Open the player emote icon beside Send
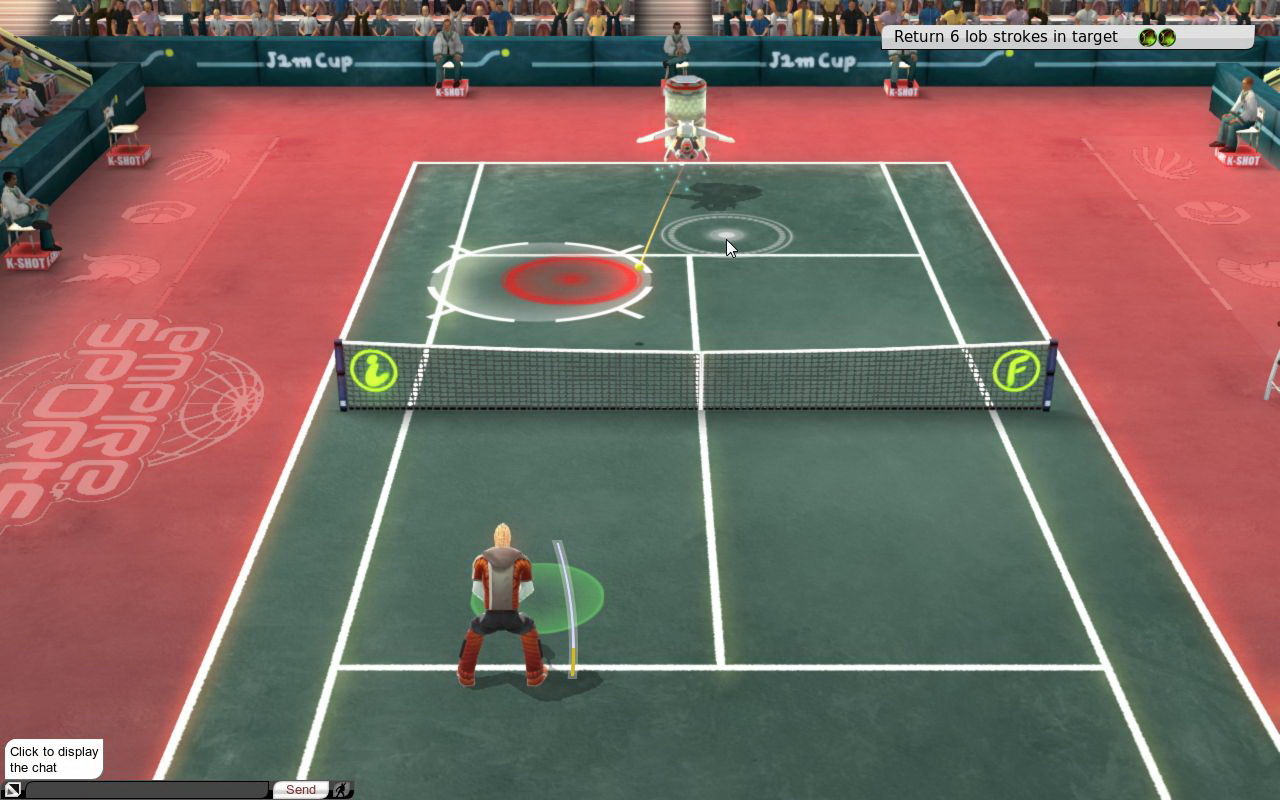 click(342, 790)
